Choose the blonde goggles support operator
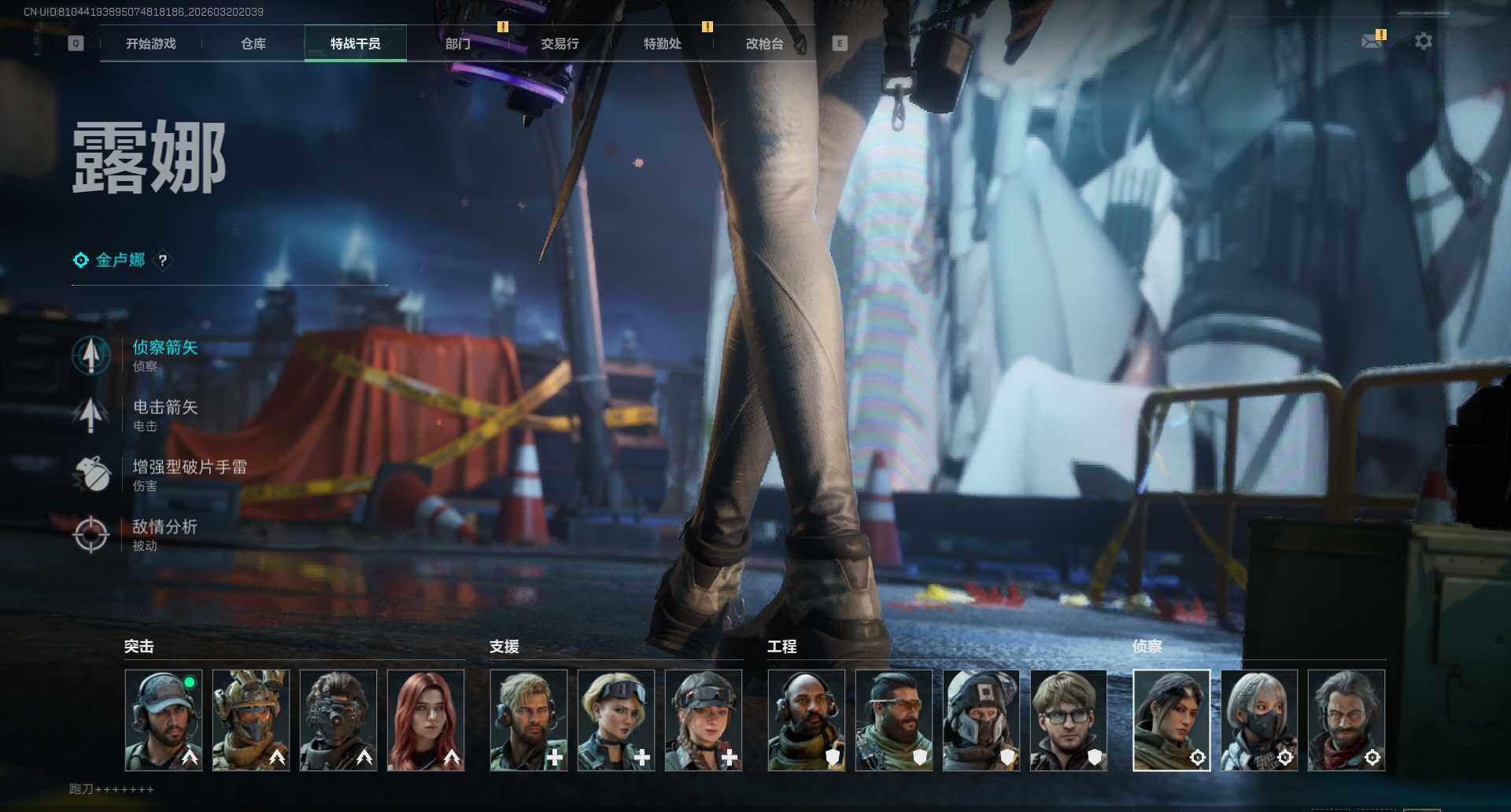Viewport: 1511px width, 812px height. 616,720
